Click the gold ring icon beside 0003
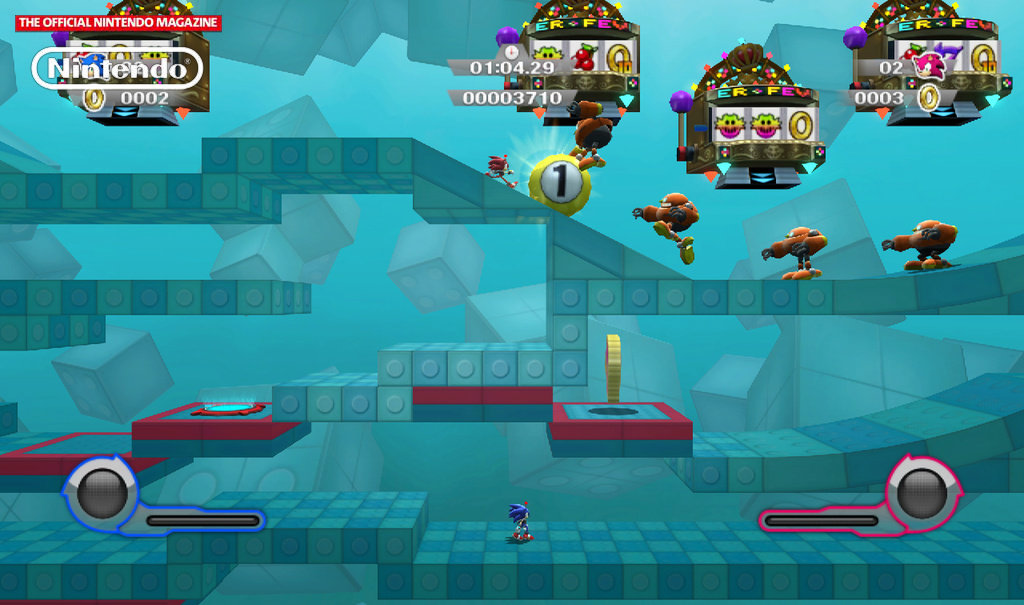Viewport: 1024px width, 605px height. [x=929, y=97]
